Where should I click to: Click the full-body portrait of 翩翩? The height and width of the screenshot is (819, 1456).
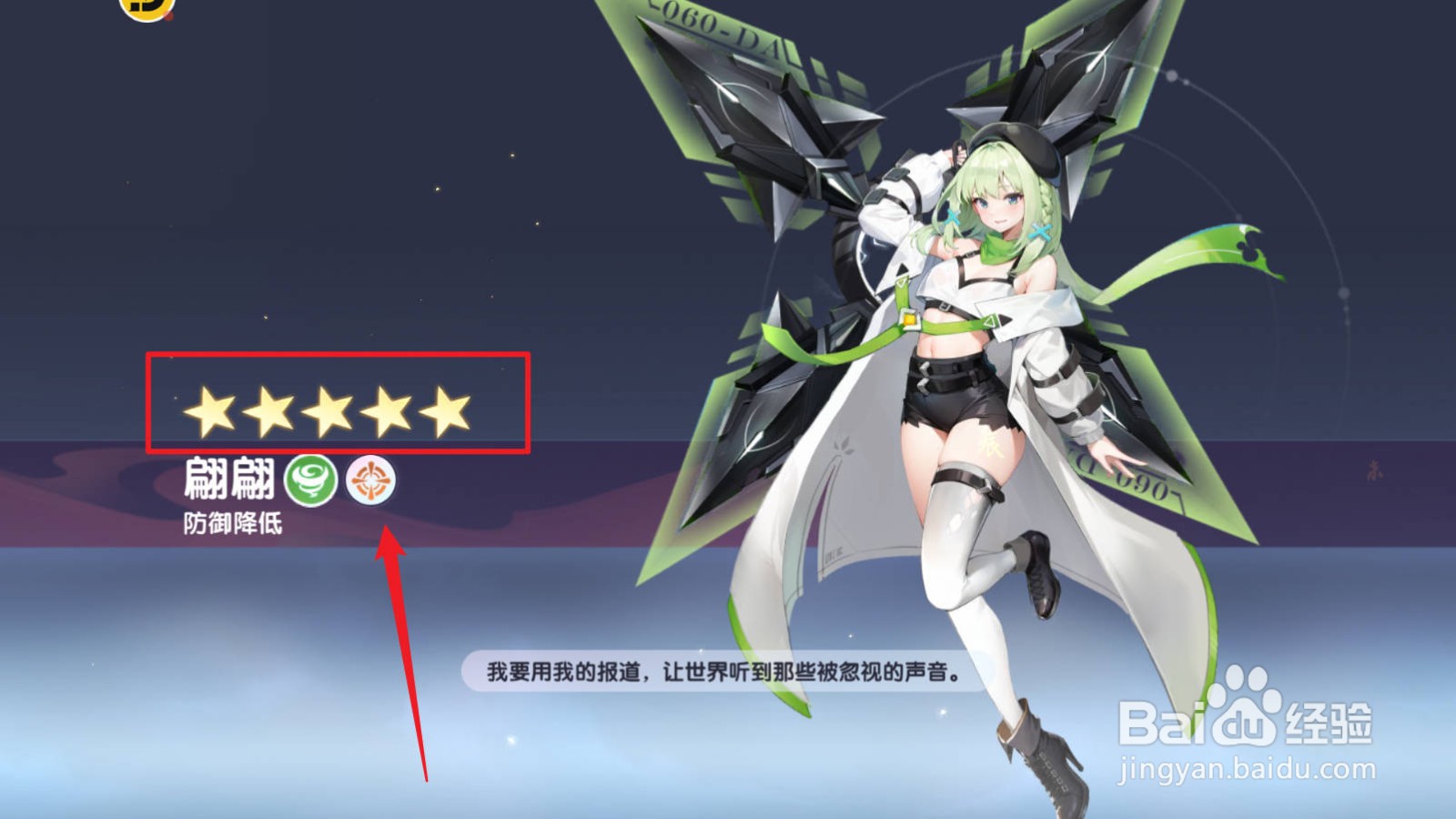pos(983,409)
